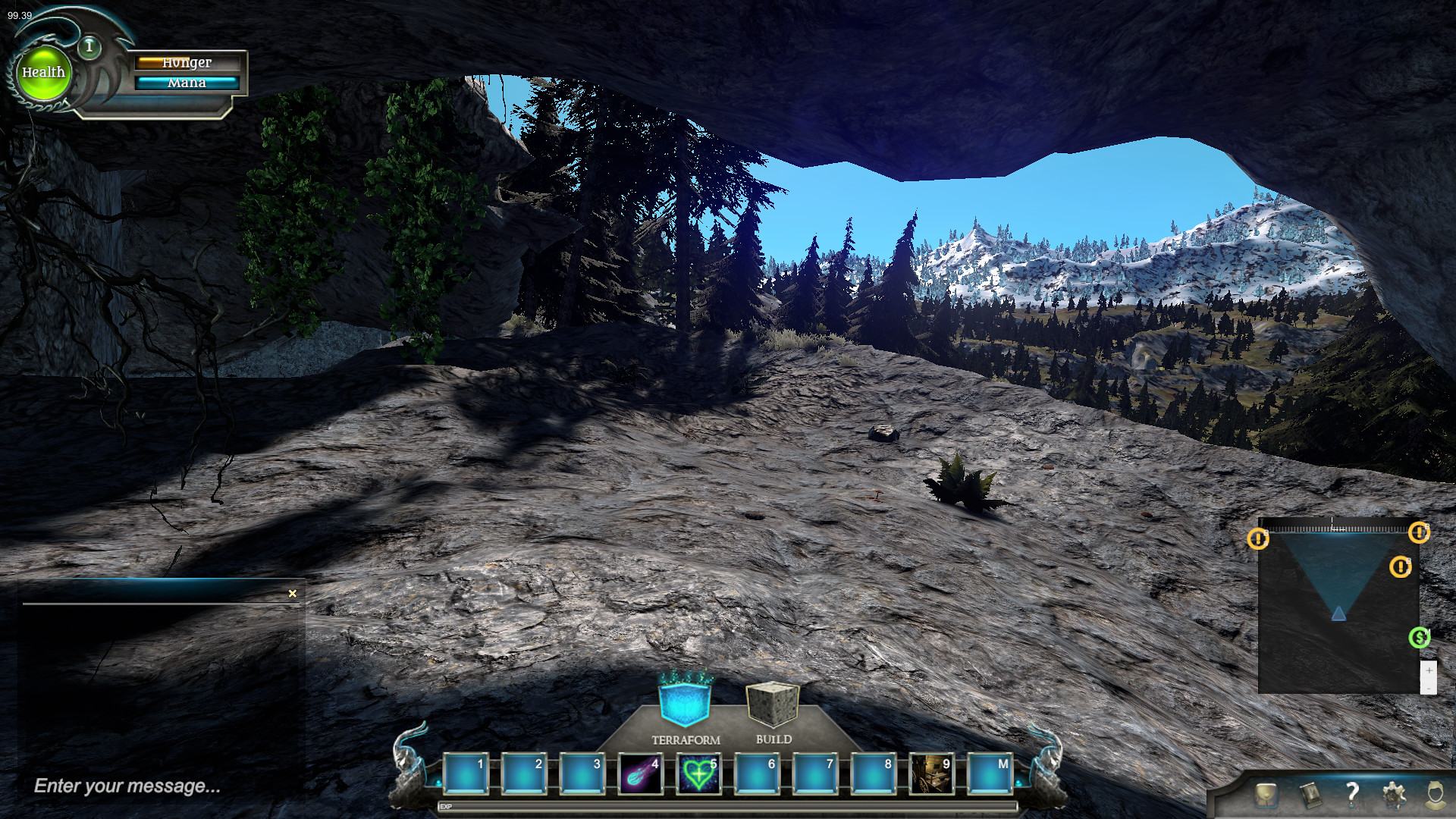
Task: Zoom in the minimap with plus button
Action: click(x=1429, y=670)
